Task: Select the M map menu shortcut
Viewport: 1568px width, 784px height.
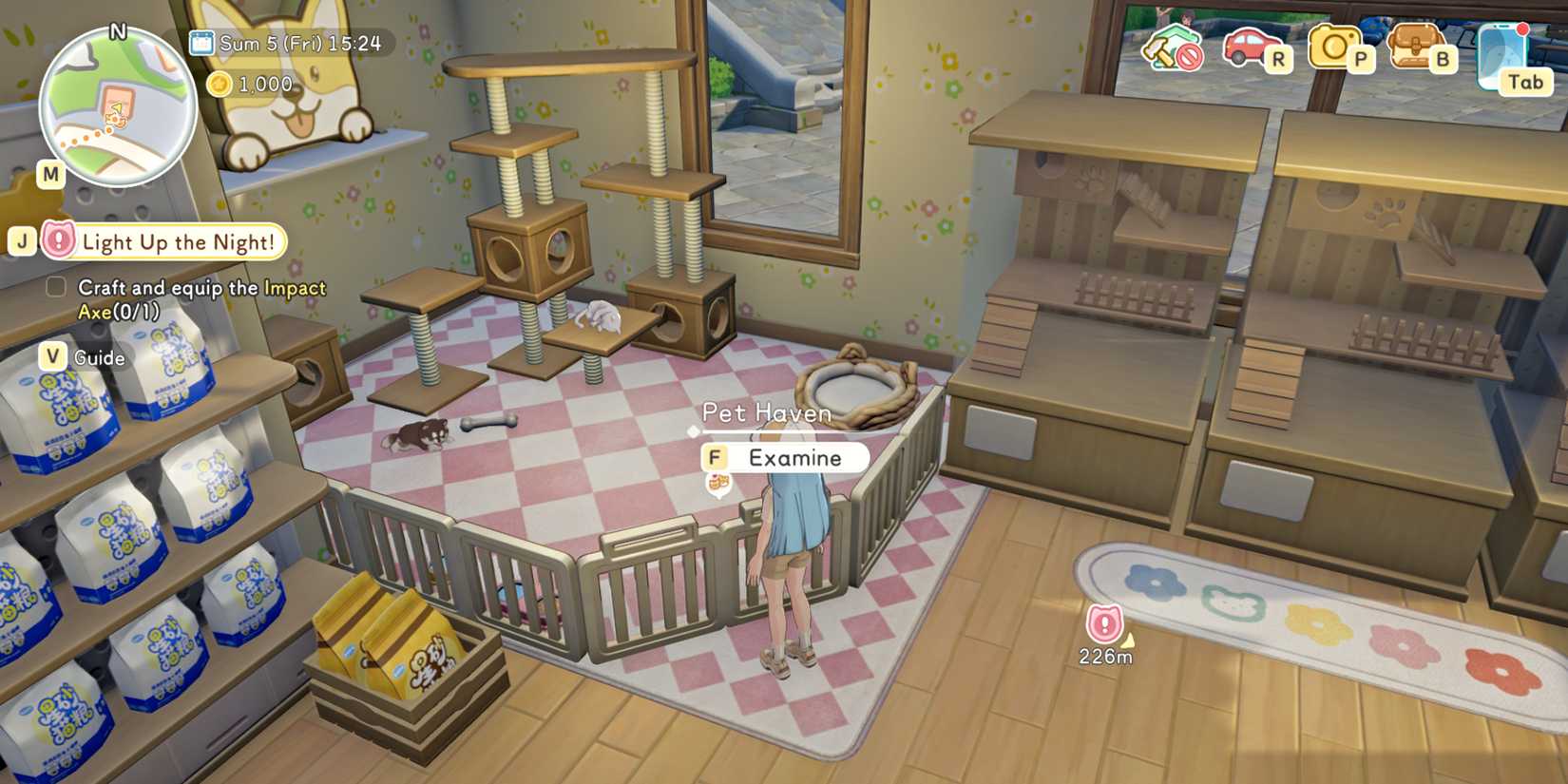Action: tap(49, 173)
